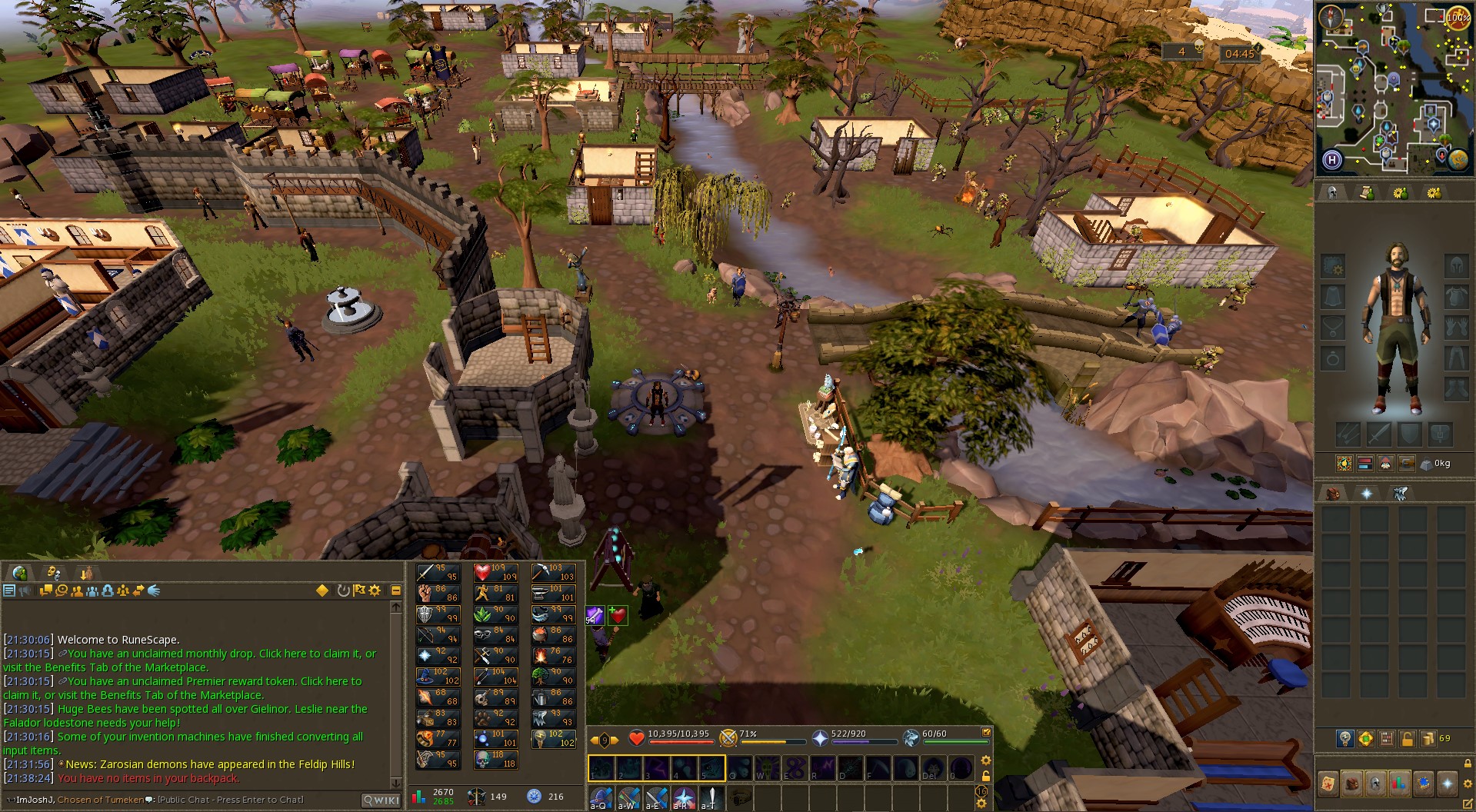This screenshot has width=1476, height=812.
Task: Activate the sword ability bound to a-T
Action: click(711, 797)
